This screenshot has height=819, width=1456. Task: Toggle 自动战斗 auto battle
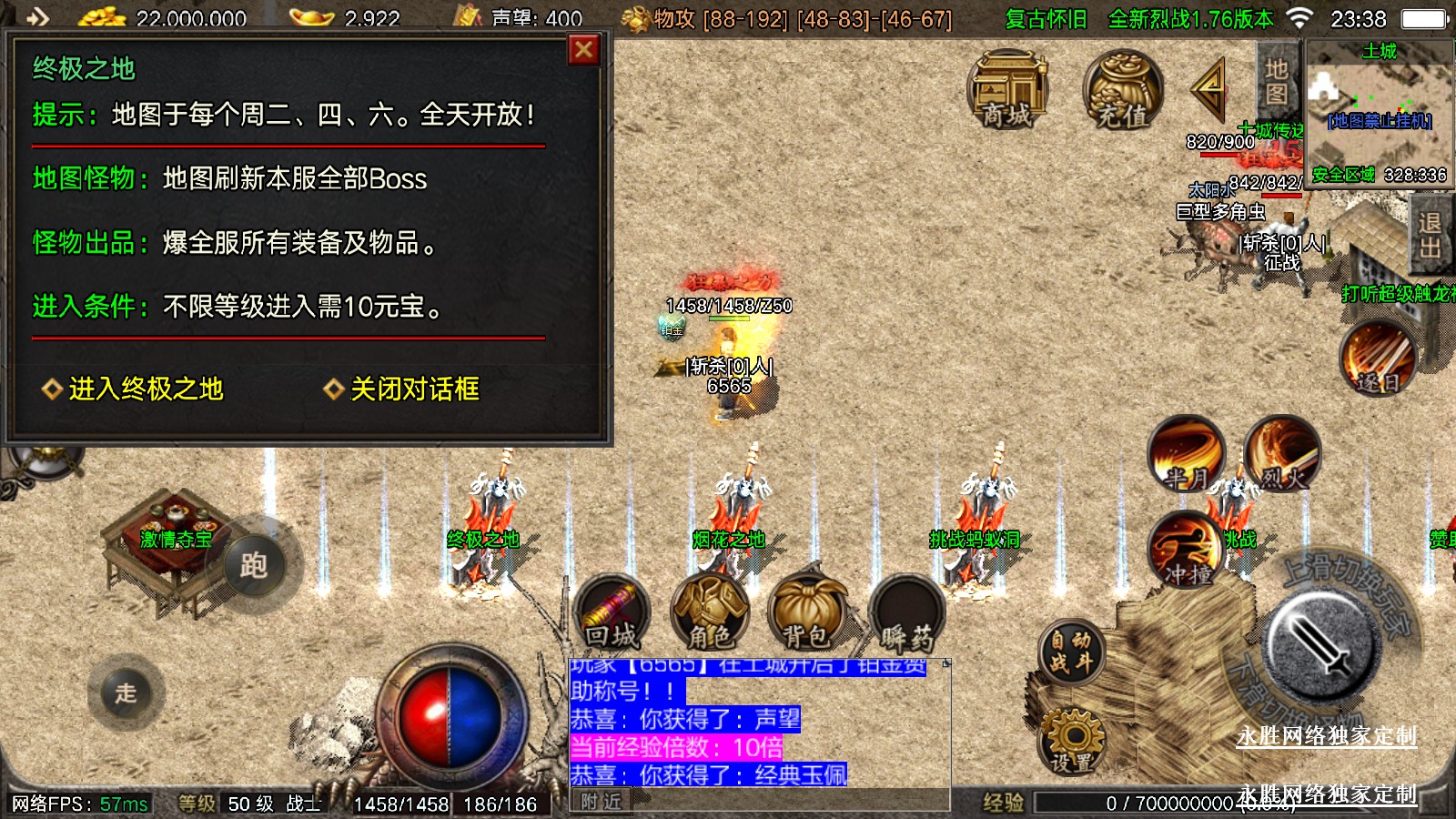click(x=1070, y=652)
